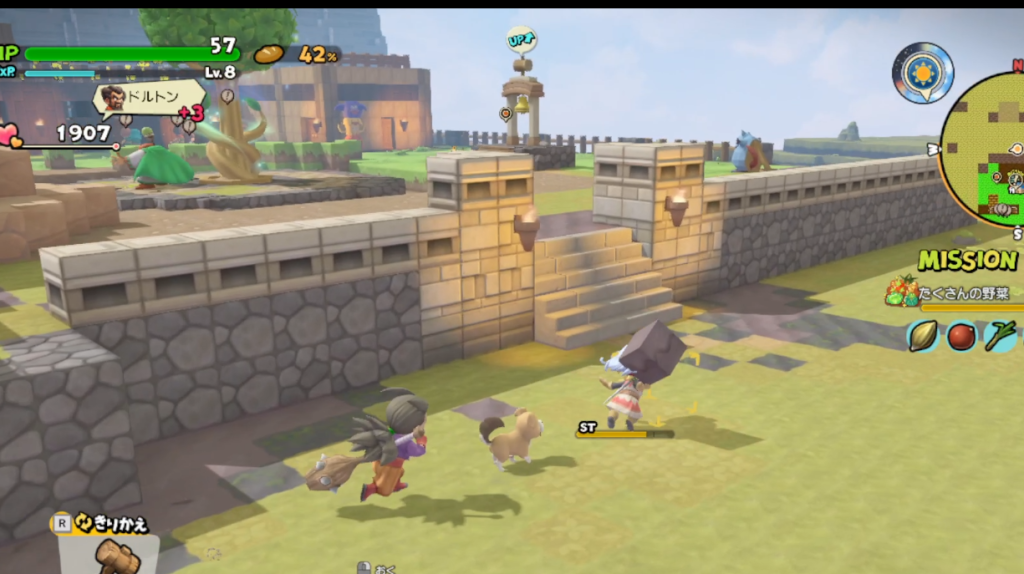Image resolution: width=1024 pixels, height=574 pixels.
Task: Select the seed mission item icon
Action: coord(922,336)
